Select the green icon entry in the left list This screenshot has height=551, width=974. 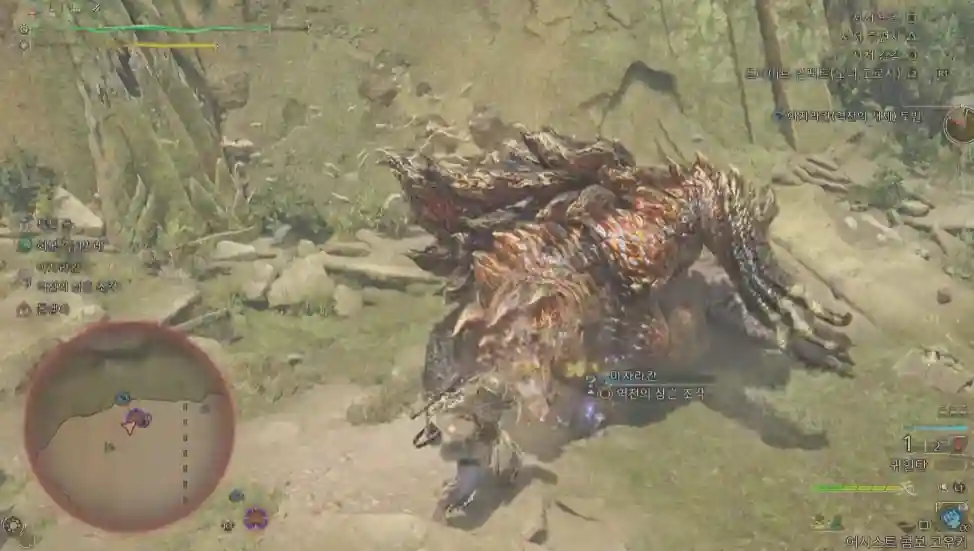pyautogui.click(x=25, y=245)
